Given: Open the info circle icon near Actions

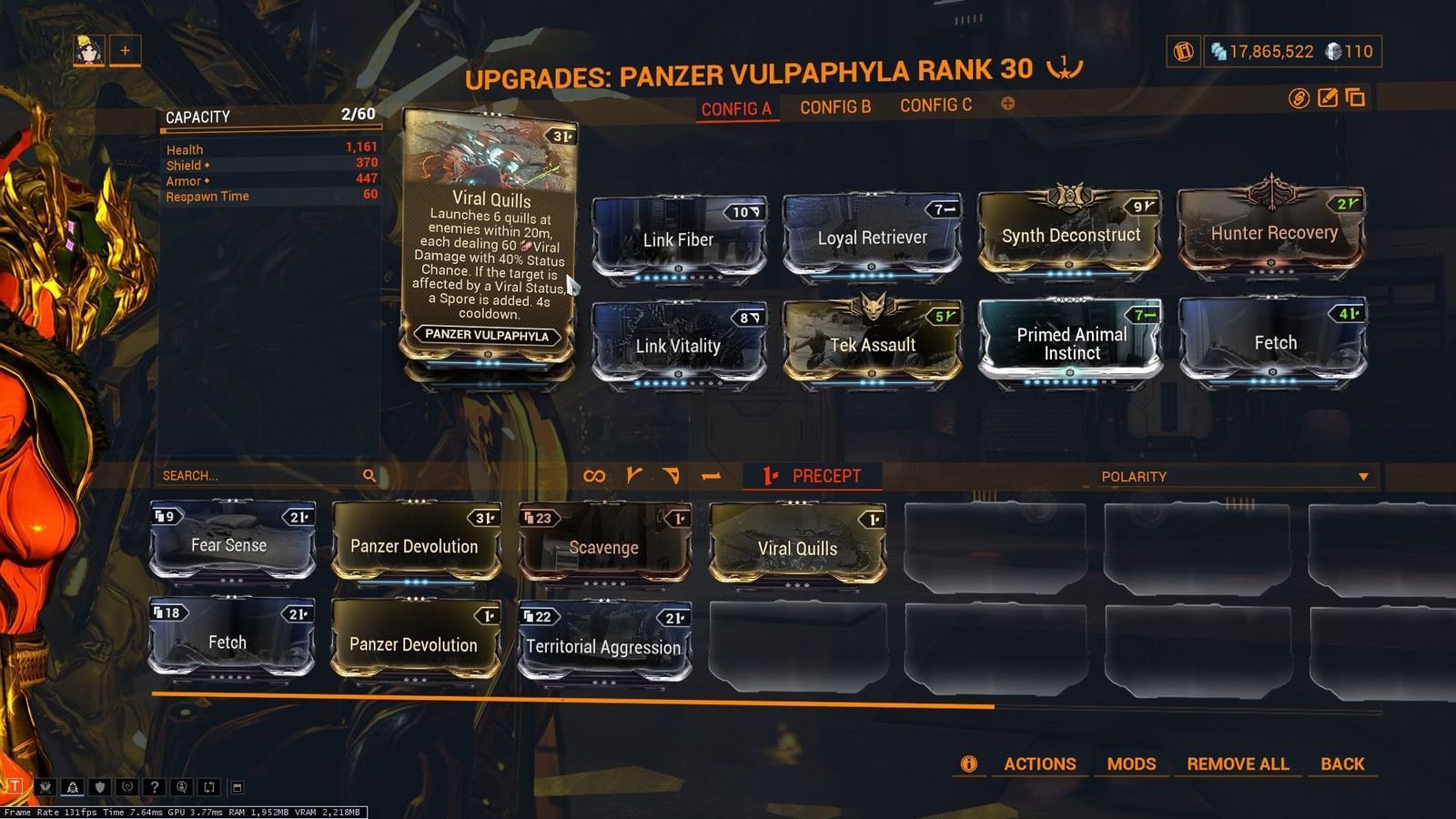Looking at the screenshot, I should pyautogui.click(x=968, y=763).
